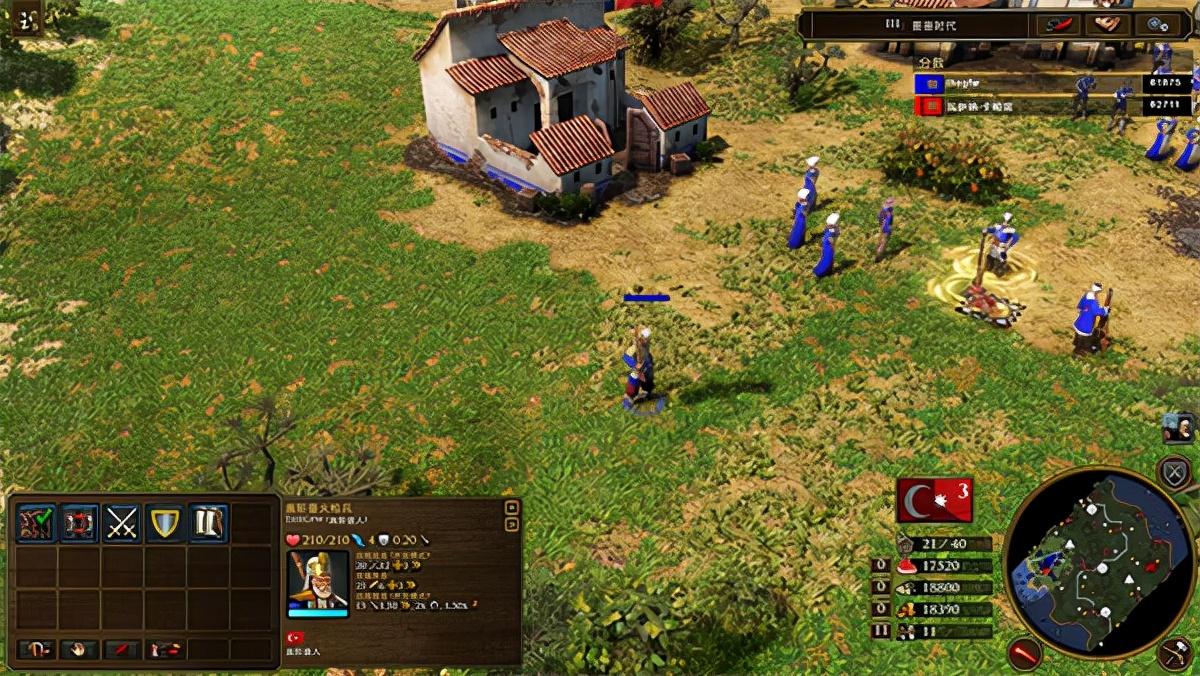Image resolution: width=1200 pixels, height=676 pixels.
Task: Click the bow and axe button below minimap
Action: coord(1176,655)
